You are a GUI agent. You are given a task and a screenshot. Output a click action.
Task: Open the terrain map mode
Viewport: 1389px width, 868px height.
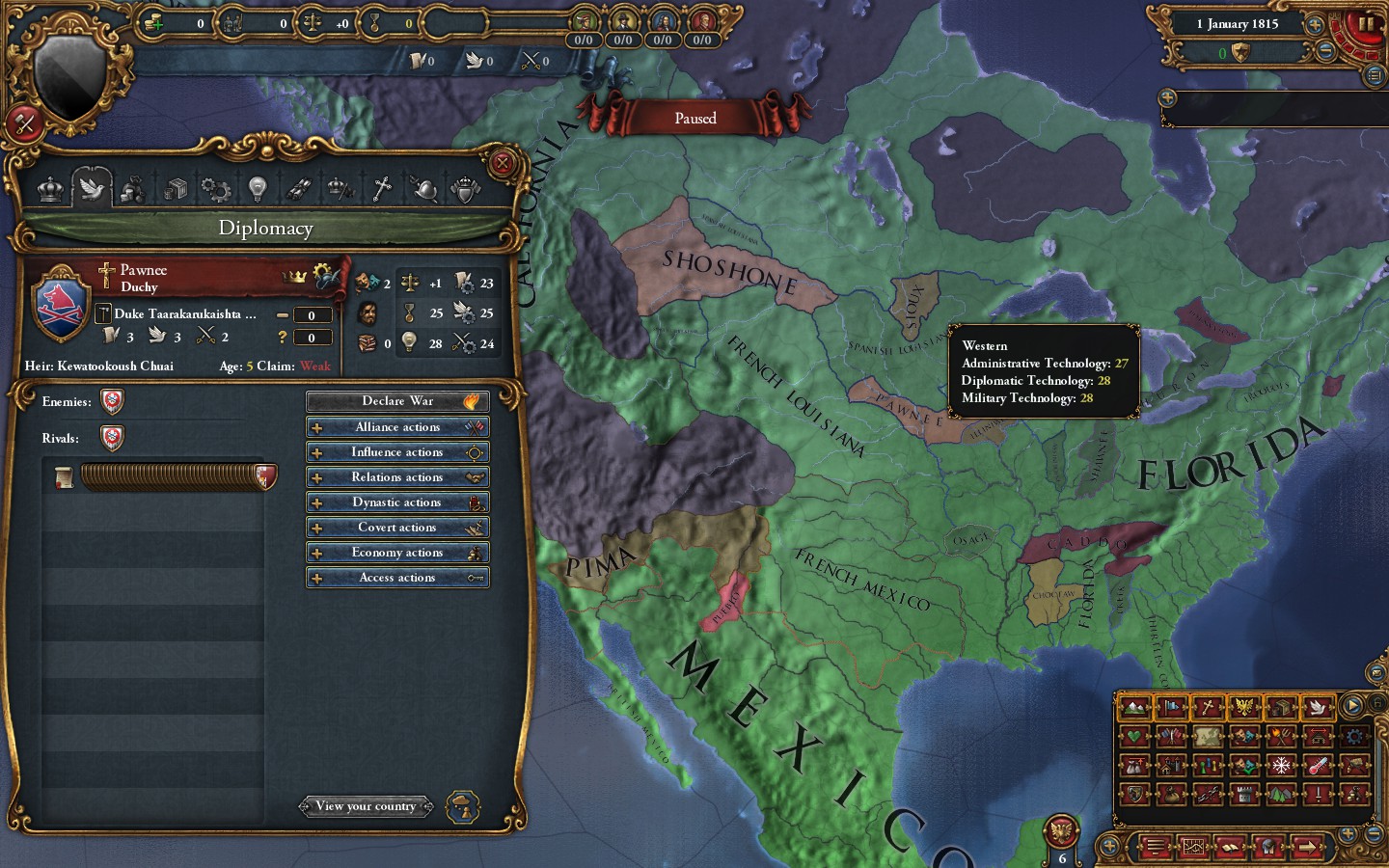click(1136, 707)
